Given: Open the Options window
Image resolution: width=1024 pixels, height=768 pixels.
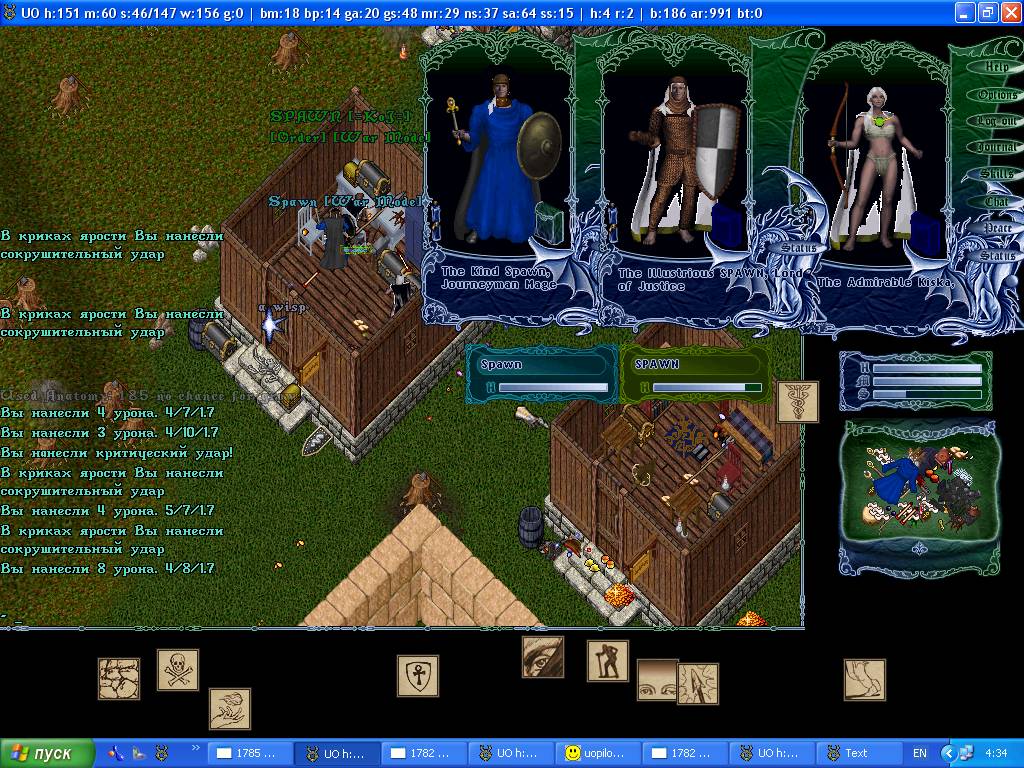Looking at the screenshot, I should 996,95.
